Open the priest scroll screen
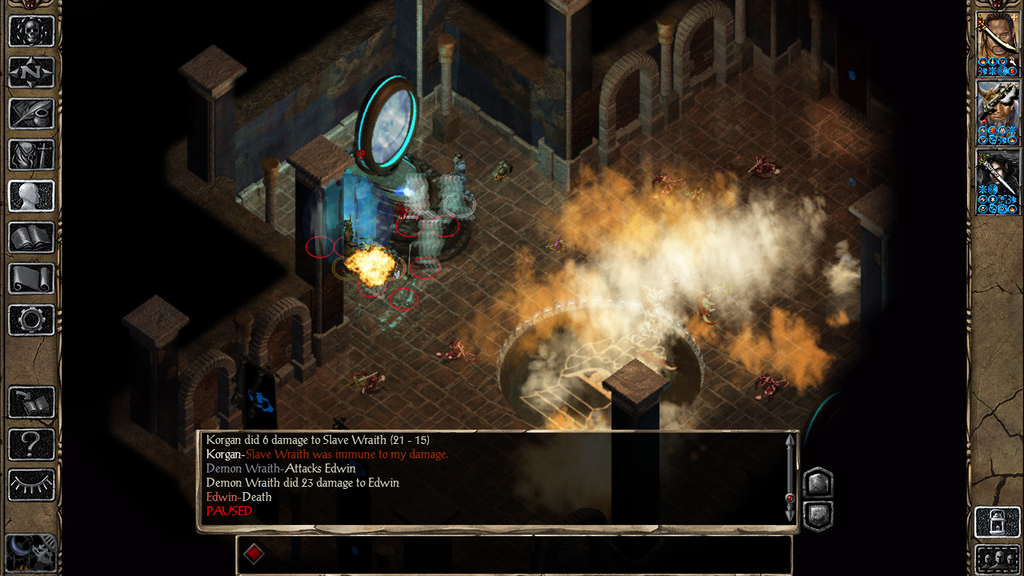 coord(31,278)
